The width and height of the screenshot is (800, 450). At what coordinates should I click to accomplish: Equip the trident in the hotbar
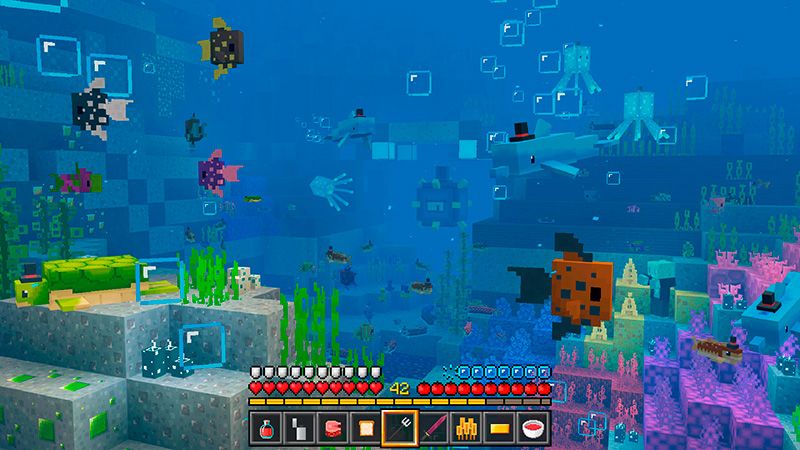coord(399,428)
